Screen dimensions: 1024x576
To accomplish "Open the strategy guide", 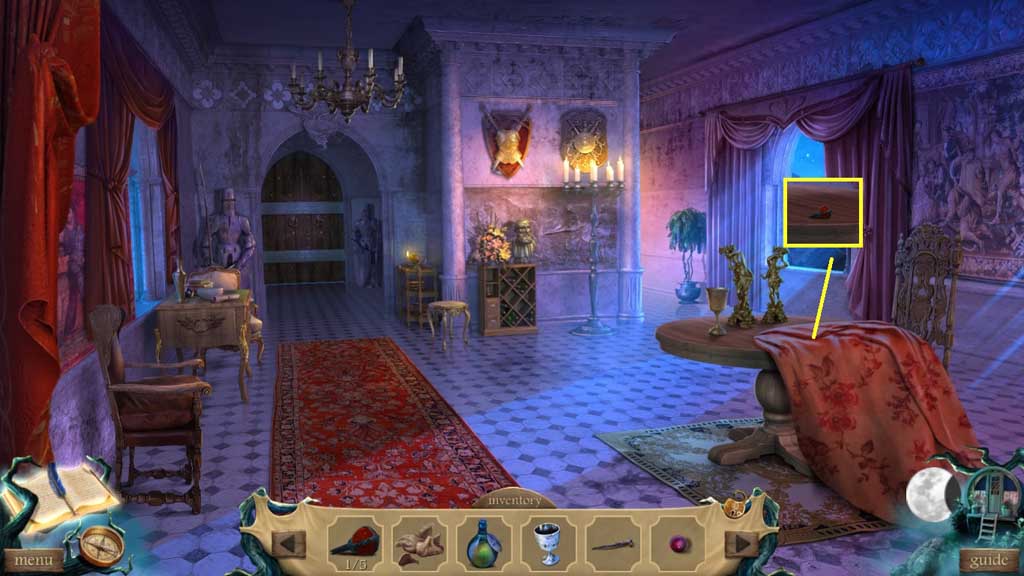I will click(x=989, y=560).
